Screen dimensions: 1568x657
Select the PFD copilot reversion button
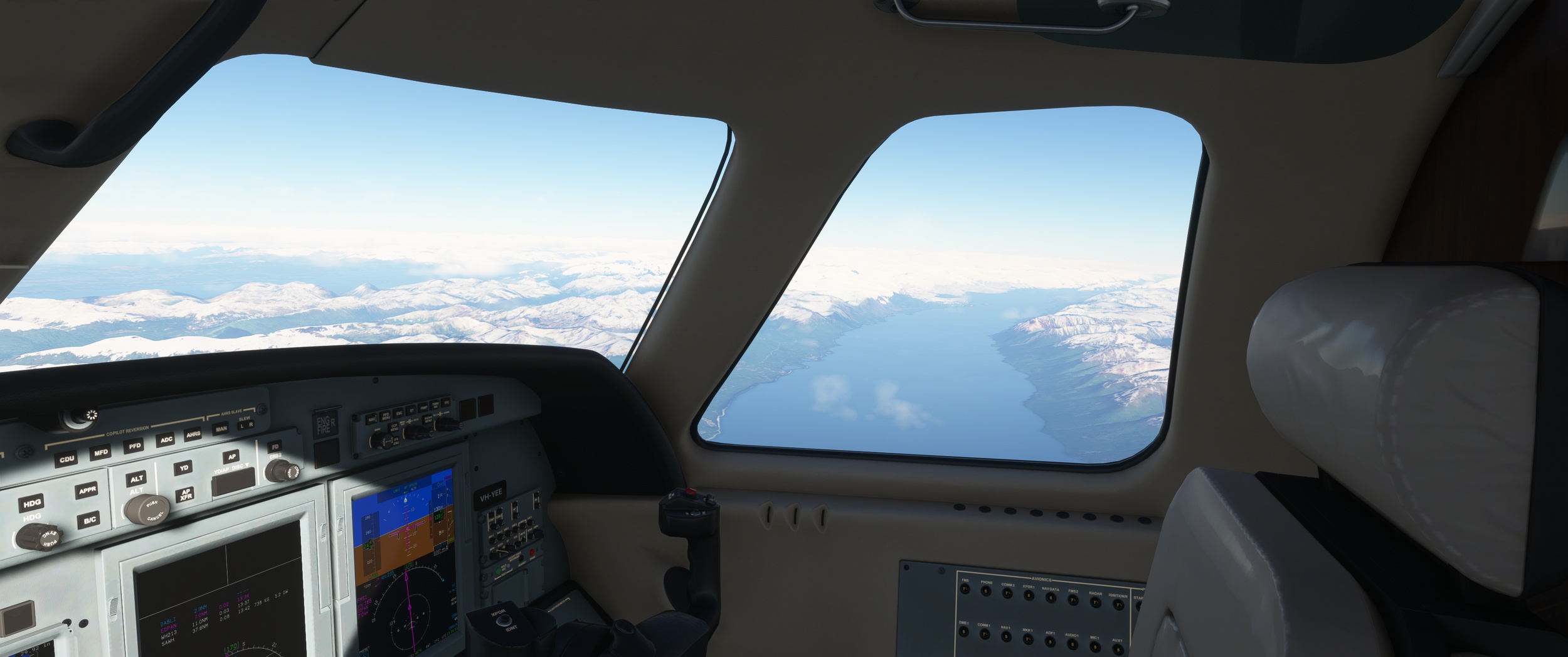pos(134,446)
